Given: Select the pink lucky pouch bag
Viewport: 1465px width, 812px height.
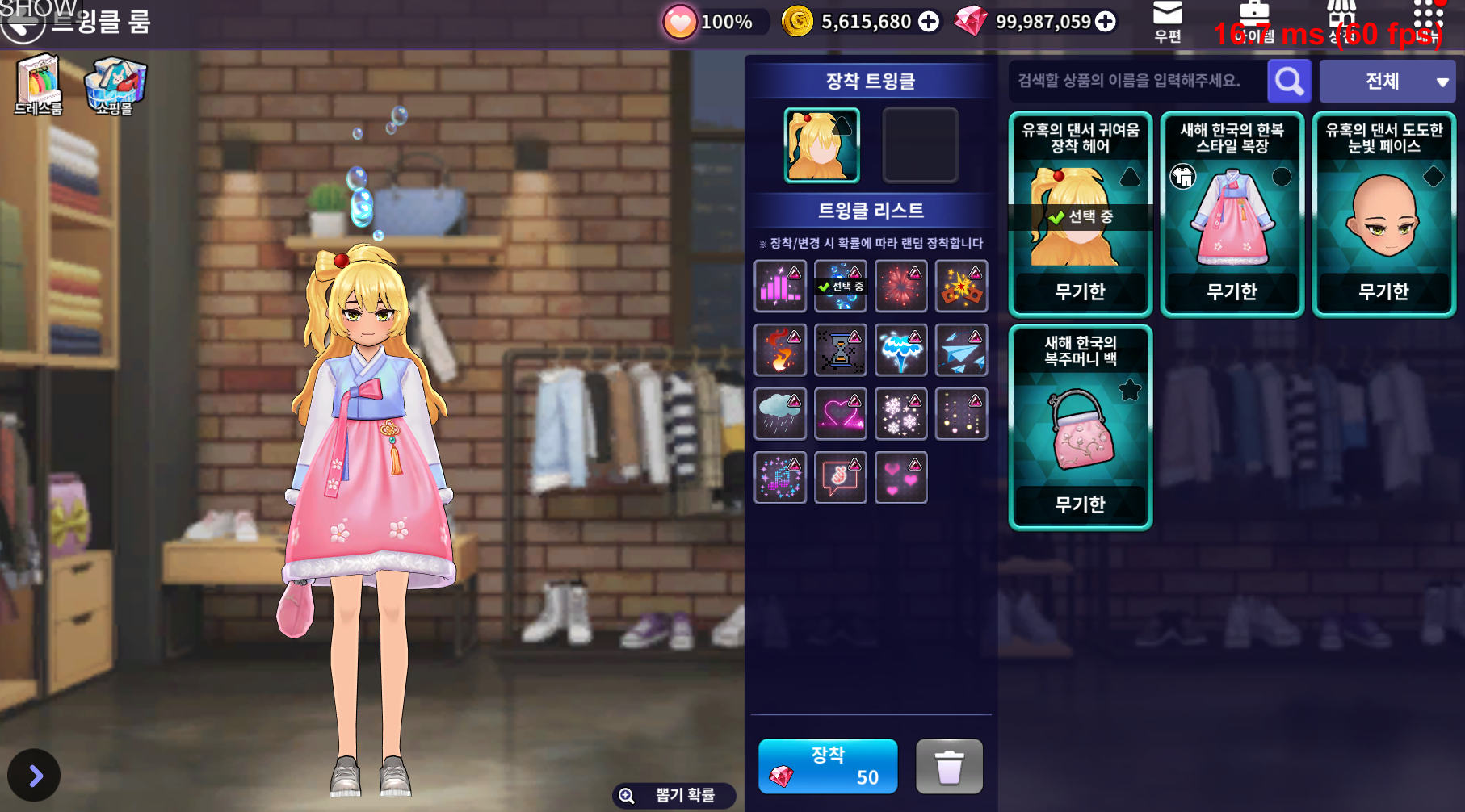Looking at the screenshot, I should [x=1080, y=427].
